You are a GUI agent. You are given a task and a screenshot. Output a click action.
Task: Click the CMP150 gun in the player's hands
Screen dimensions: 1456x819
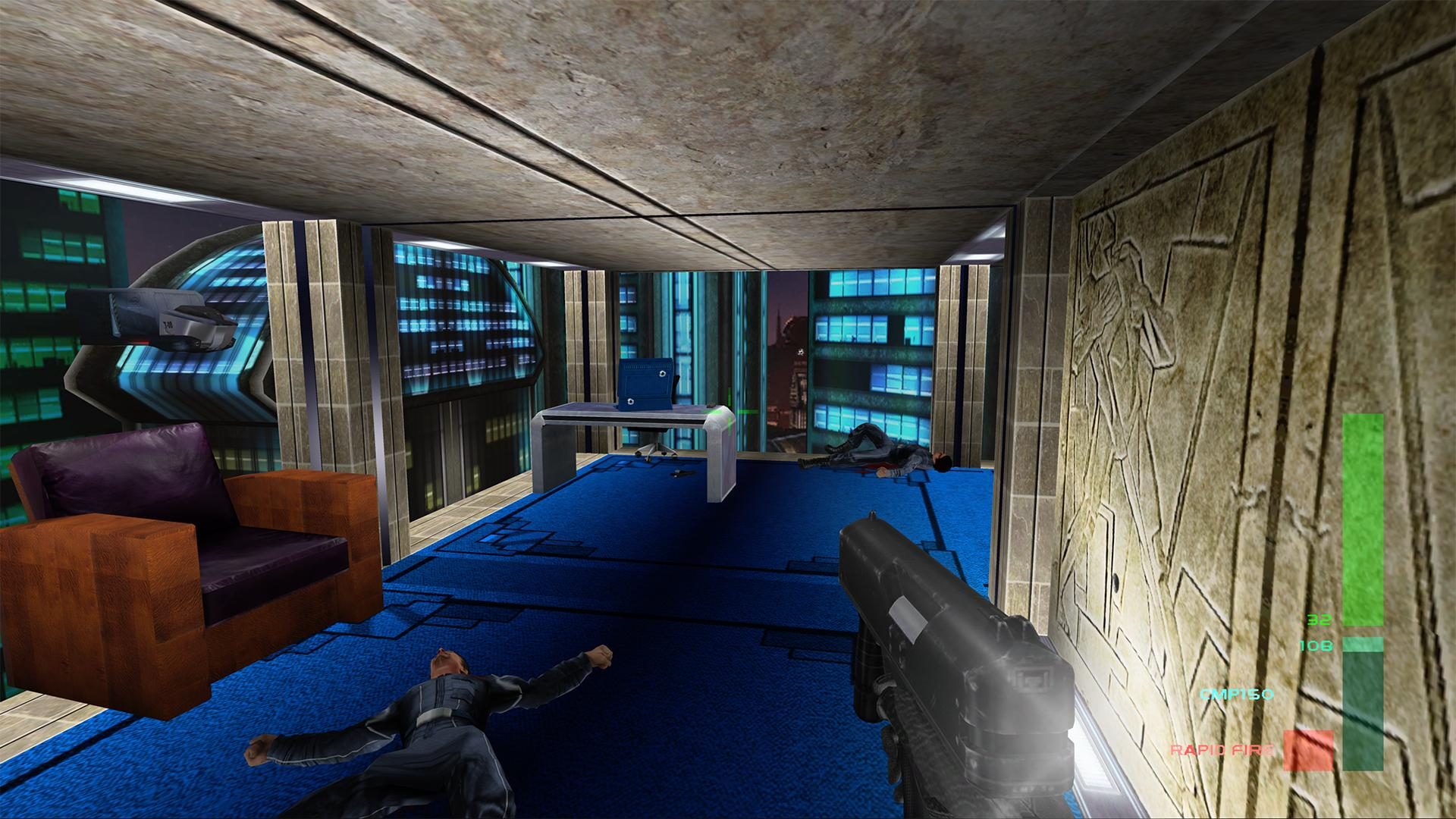[948, 645]
